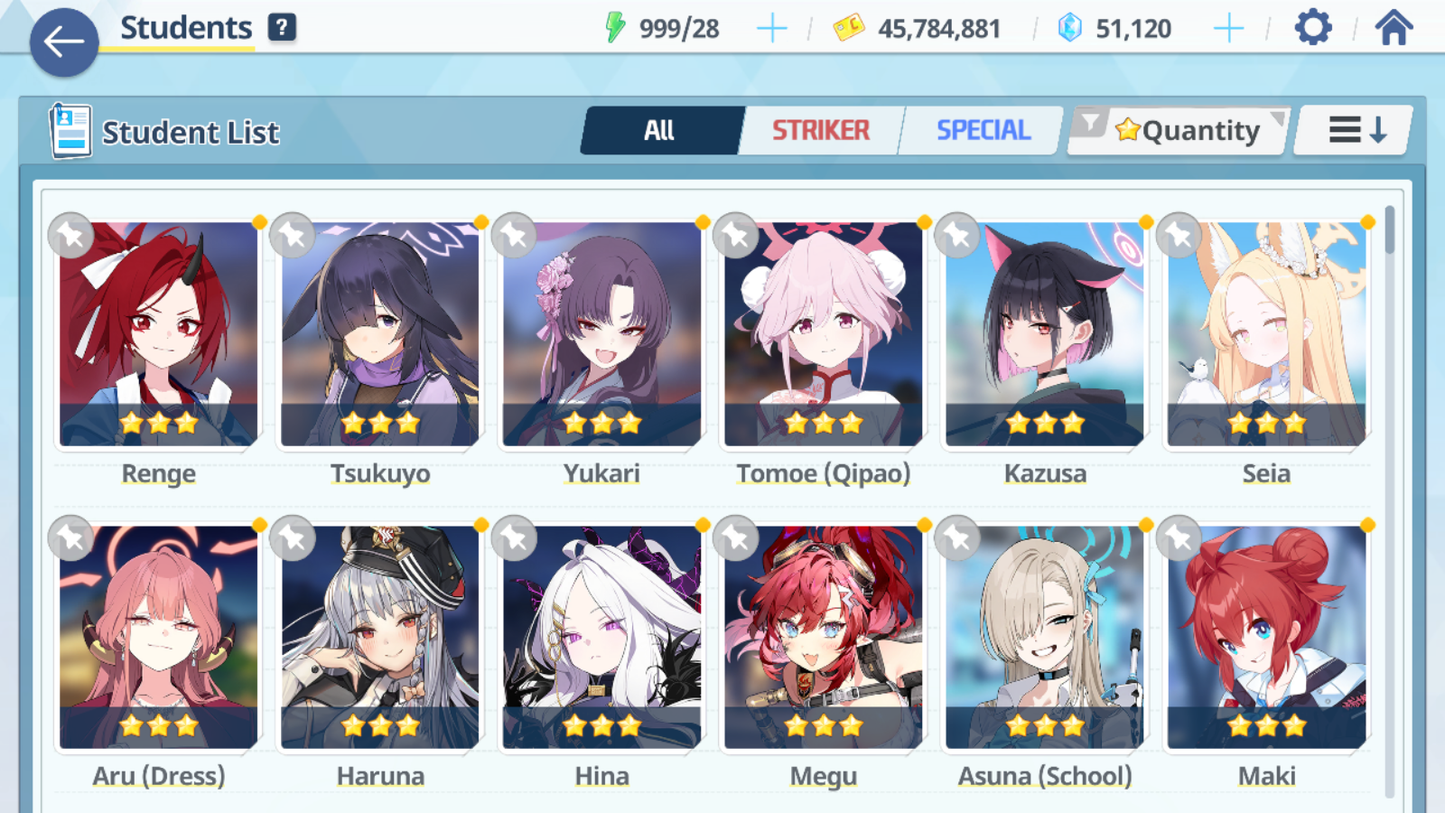The width and height of the screenshot is (1445, 813).
Task: Switch to the STRIKER tab
Action: click(820, 130)
